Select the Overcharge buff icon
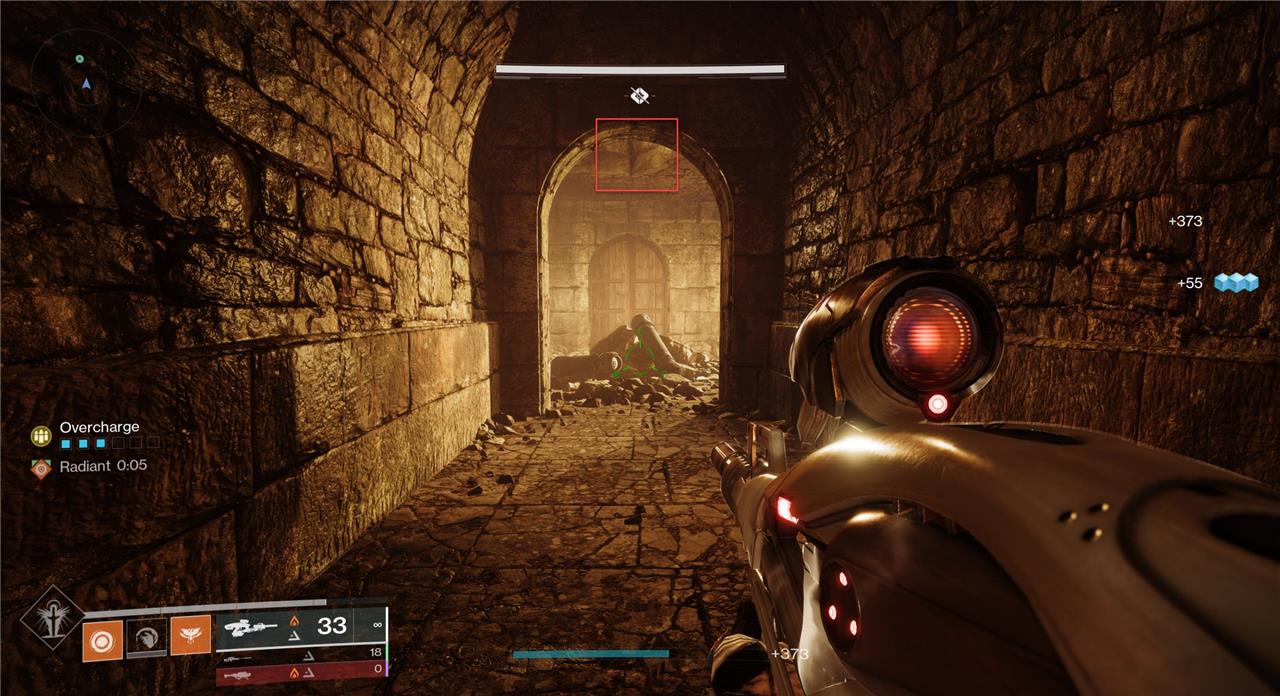Viewport: 1280px width, 696px height. click(41, 436)
